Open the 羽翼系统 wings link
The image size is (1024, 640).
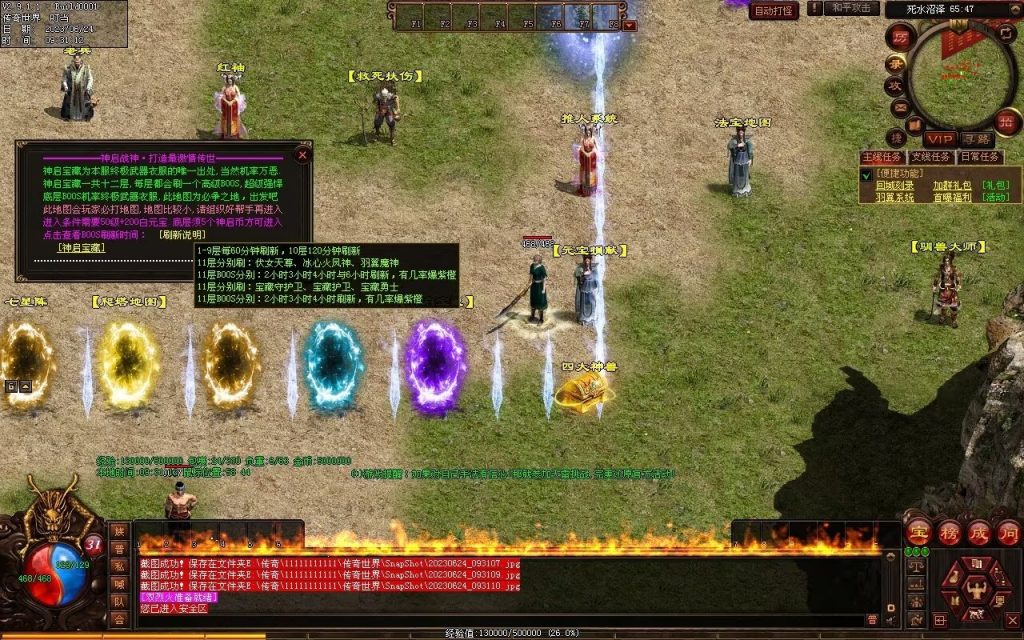pos(895,198)
